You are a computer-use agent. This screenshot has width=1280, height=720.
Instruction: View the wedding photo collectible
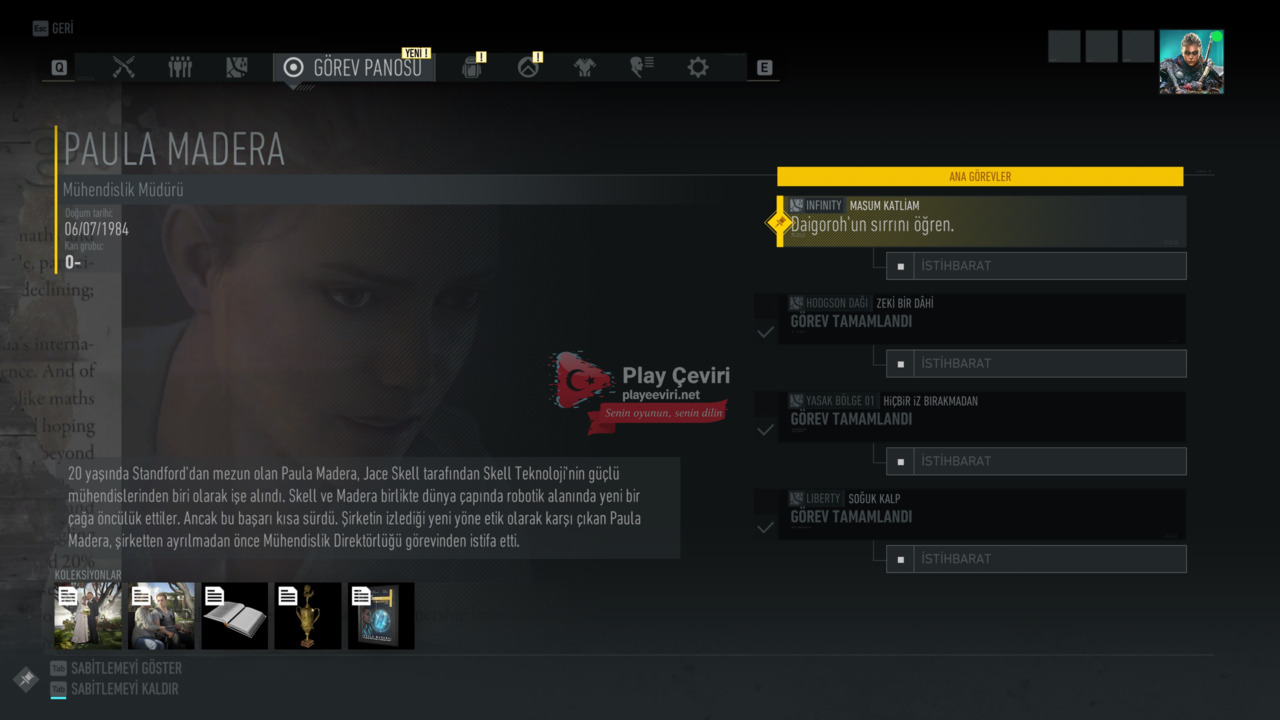click(88, 616)
